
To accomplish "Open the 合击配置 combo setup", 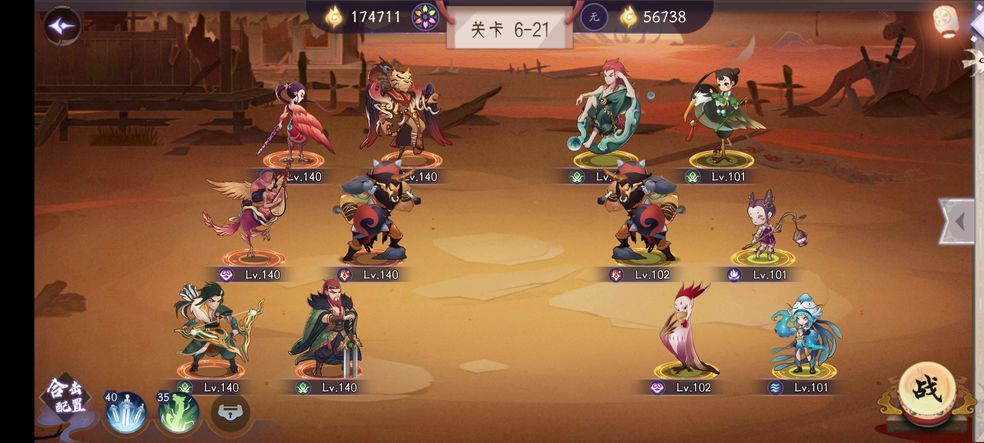I will pyautogui.click(x=65, y=398).
